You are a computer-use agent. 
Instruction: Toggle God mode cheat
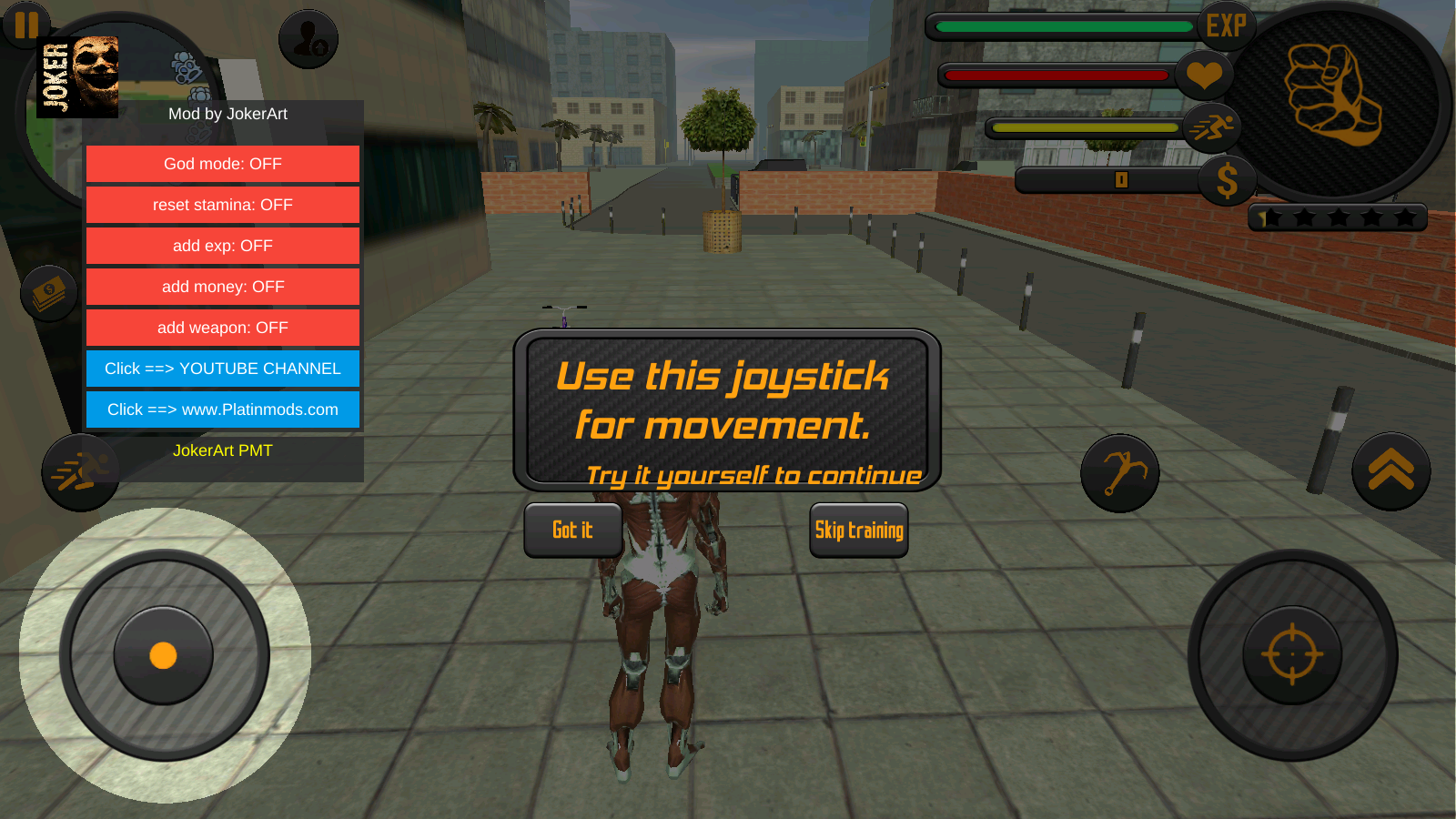[x=223, y=164]
